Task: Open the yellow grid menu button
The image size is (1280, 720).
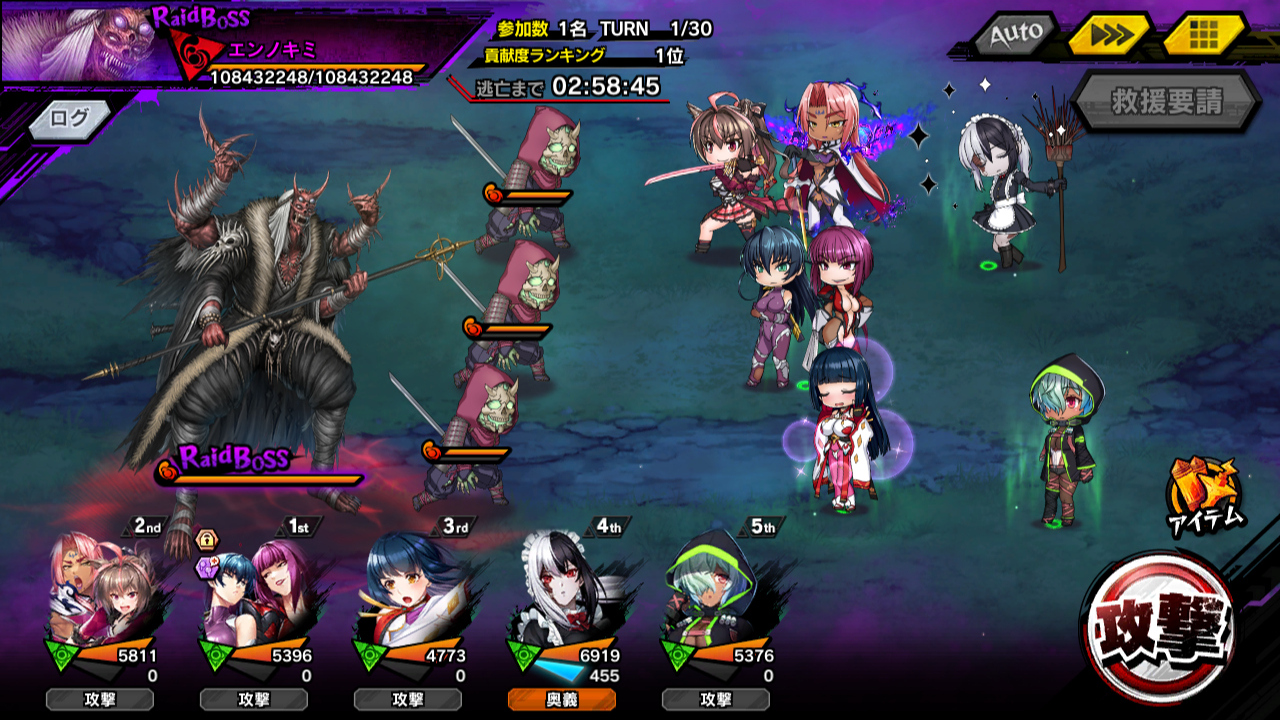Action: 1203,35
